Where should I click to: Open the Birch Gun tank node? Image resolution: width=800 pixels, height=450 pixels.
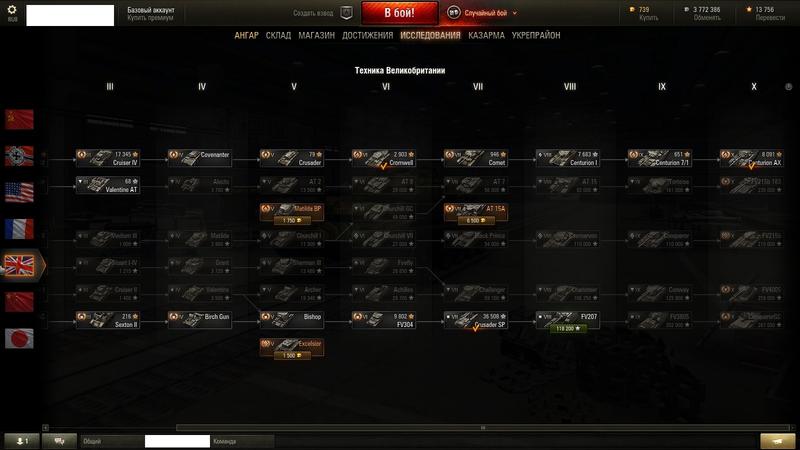[x=199, y=320]
